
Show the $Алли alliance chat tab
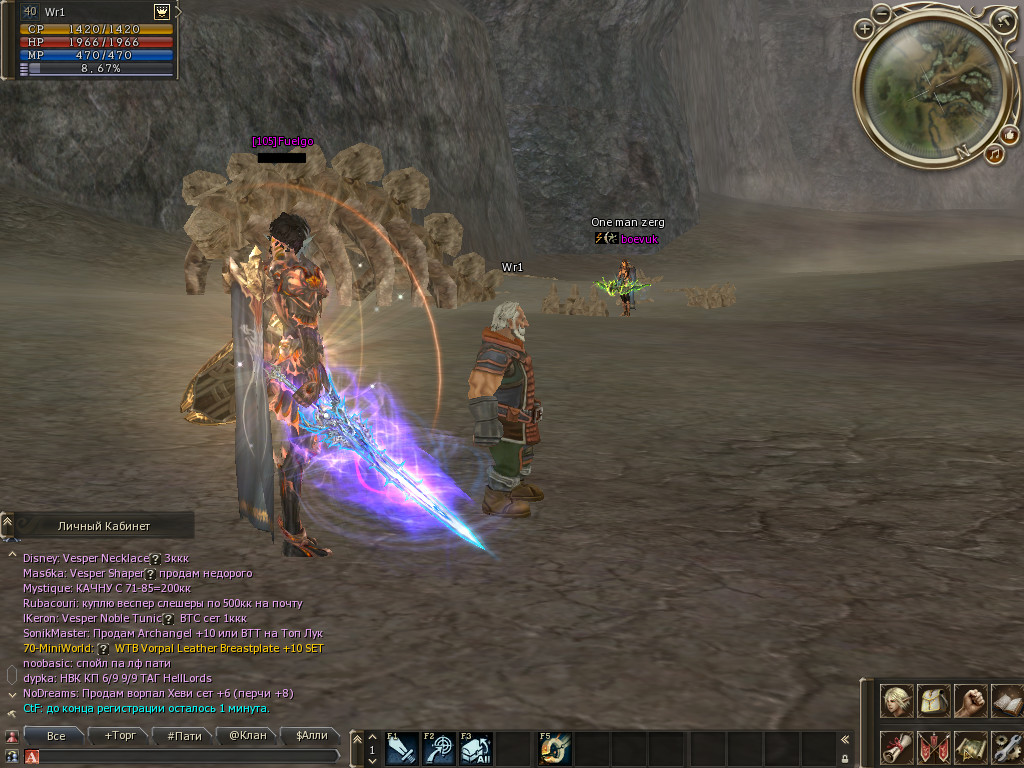(311, 736)
